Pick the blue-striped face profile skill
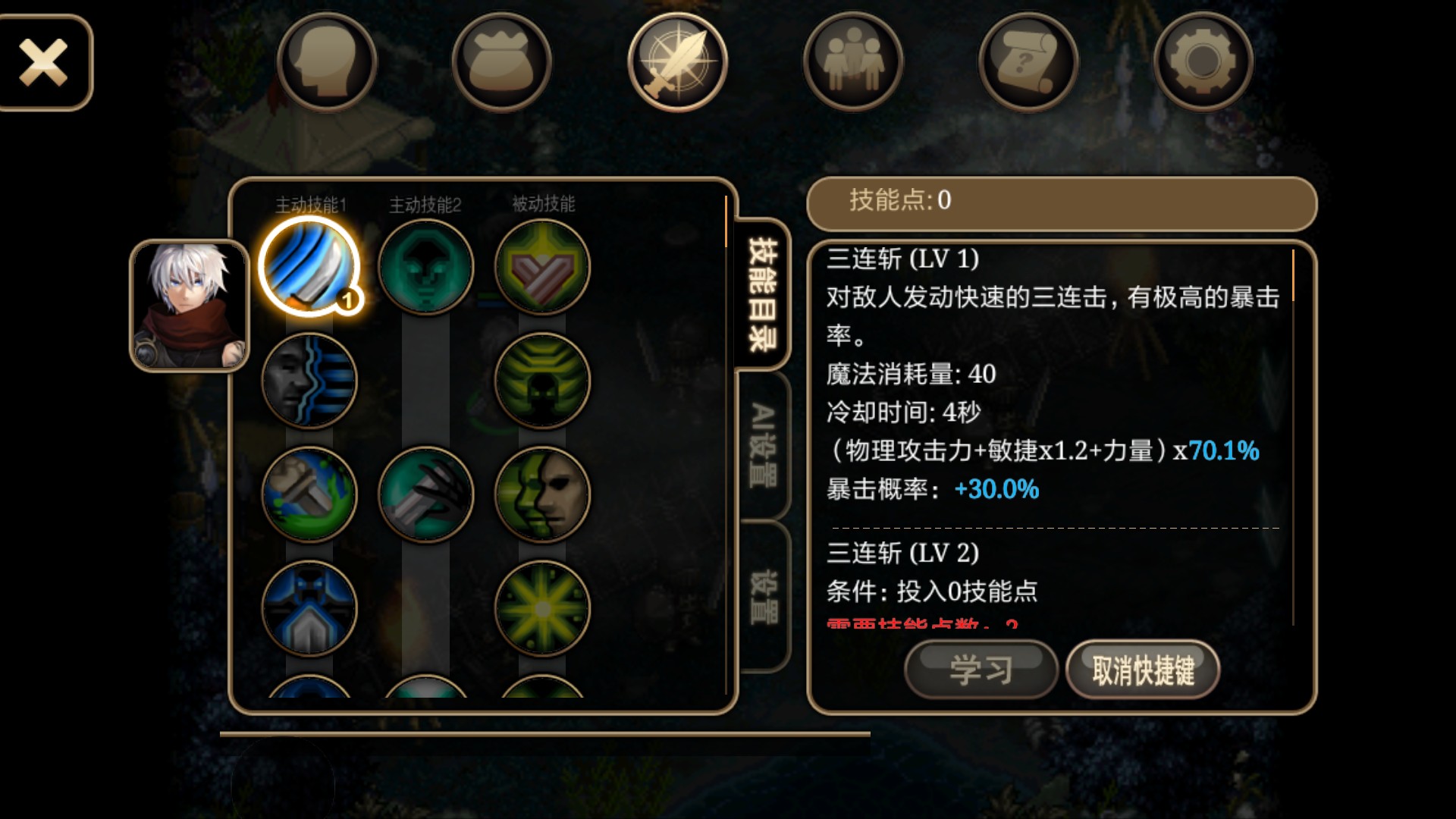Image resolution: width=1456 pixels, height=819 pixels. coord(309,381)
